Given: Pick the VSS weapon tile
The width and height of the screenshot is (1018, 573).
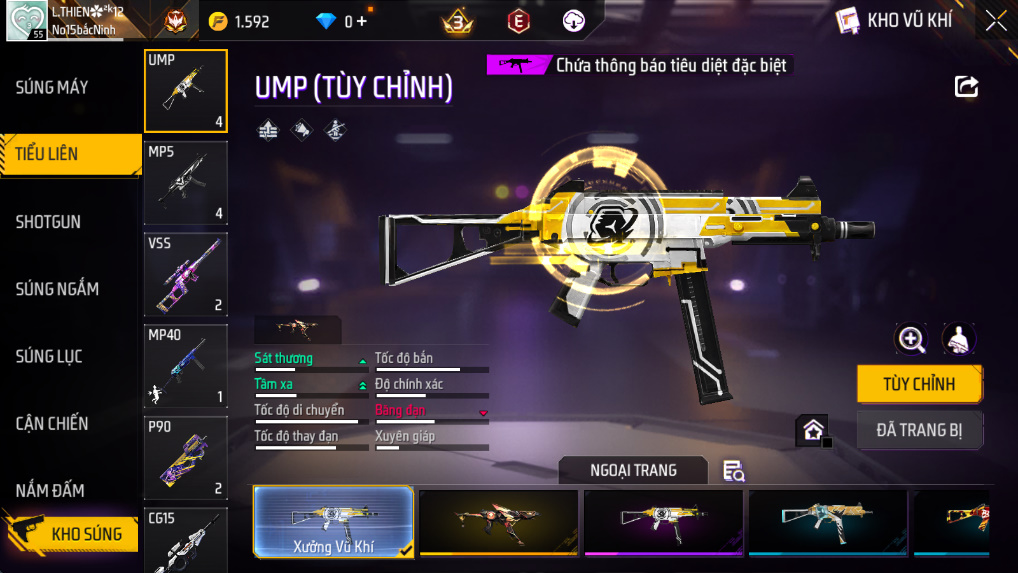Looking at the screenshot, I should point(186,274).
